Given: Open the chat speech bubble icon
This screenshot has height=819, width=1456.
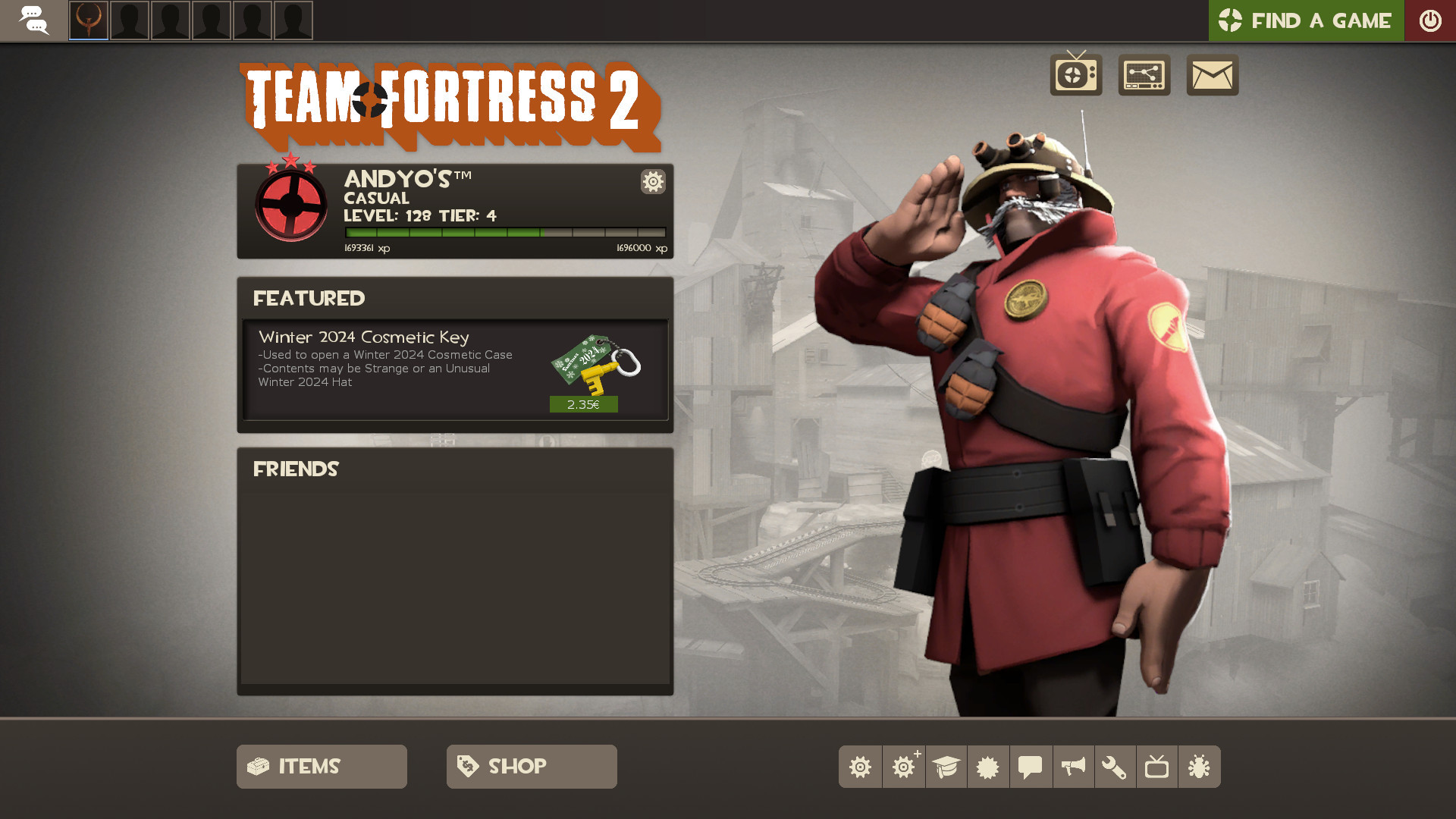Looking at the screenshot, I should click(x=1031, y=767).
